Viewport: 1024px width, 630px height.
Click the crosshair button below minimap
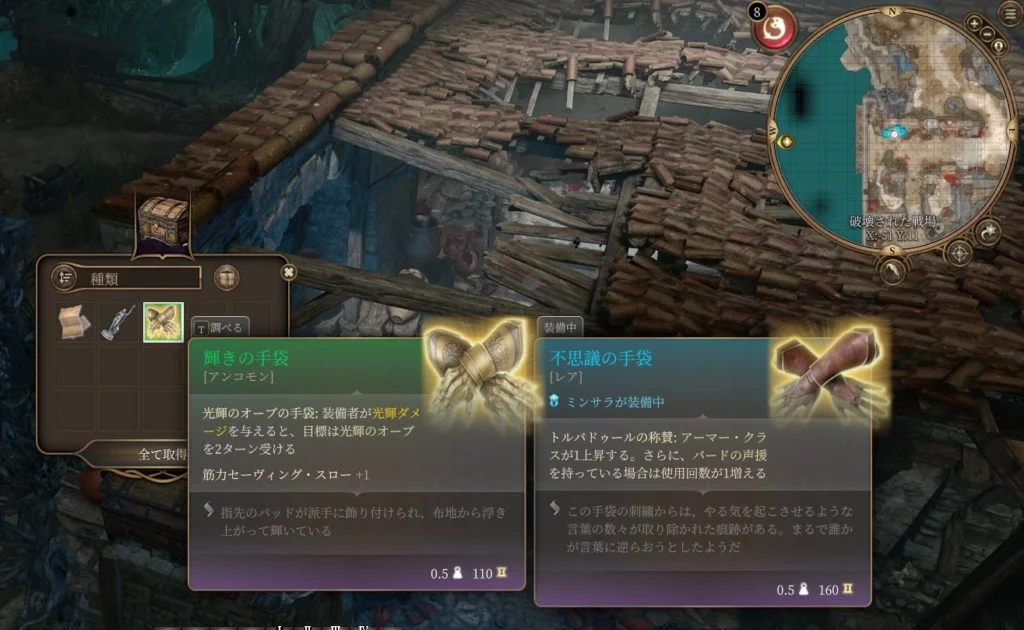click(959, 251)
